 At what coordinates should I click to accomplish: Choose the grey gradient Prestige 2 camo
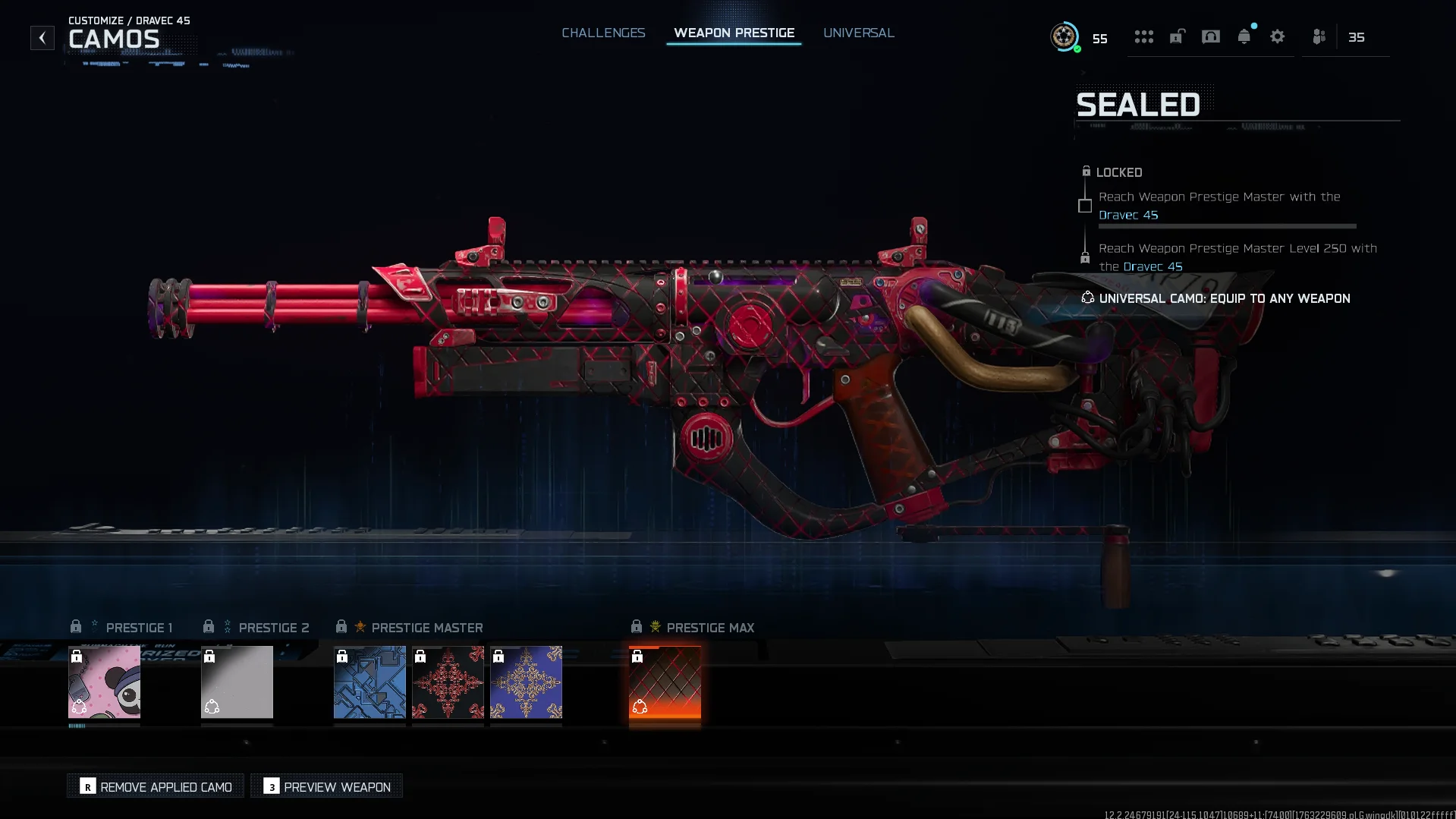[x=237, y=682]
